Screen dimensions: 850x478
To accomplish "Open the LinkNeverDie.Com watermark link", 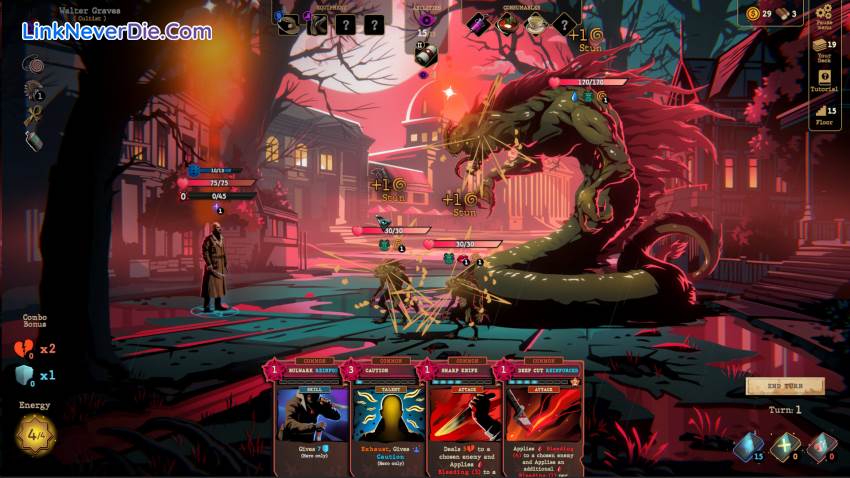I will coord(116,31).
